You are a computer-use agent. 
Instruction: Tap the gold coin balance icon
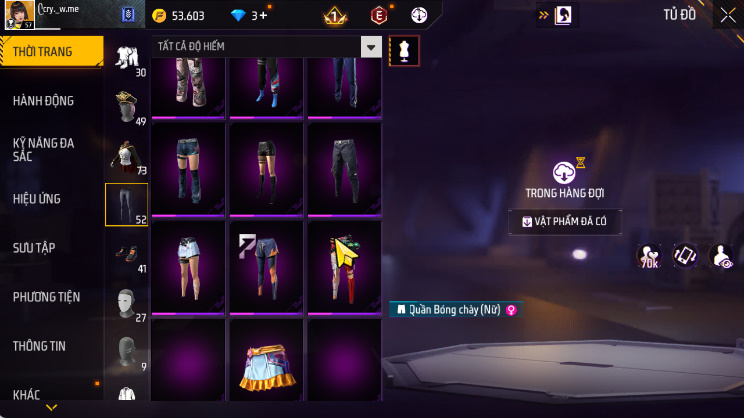[x=159, y=16]
